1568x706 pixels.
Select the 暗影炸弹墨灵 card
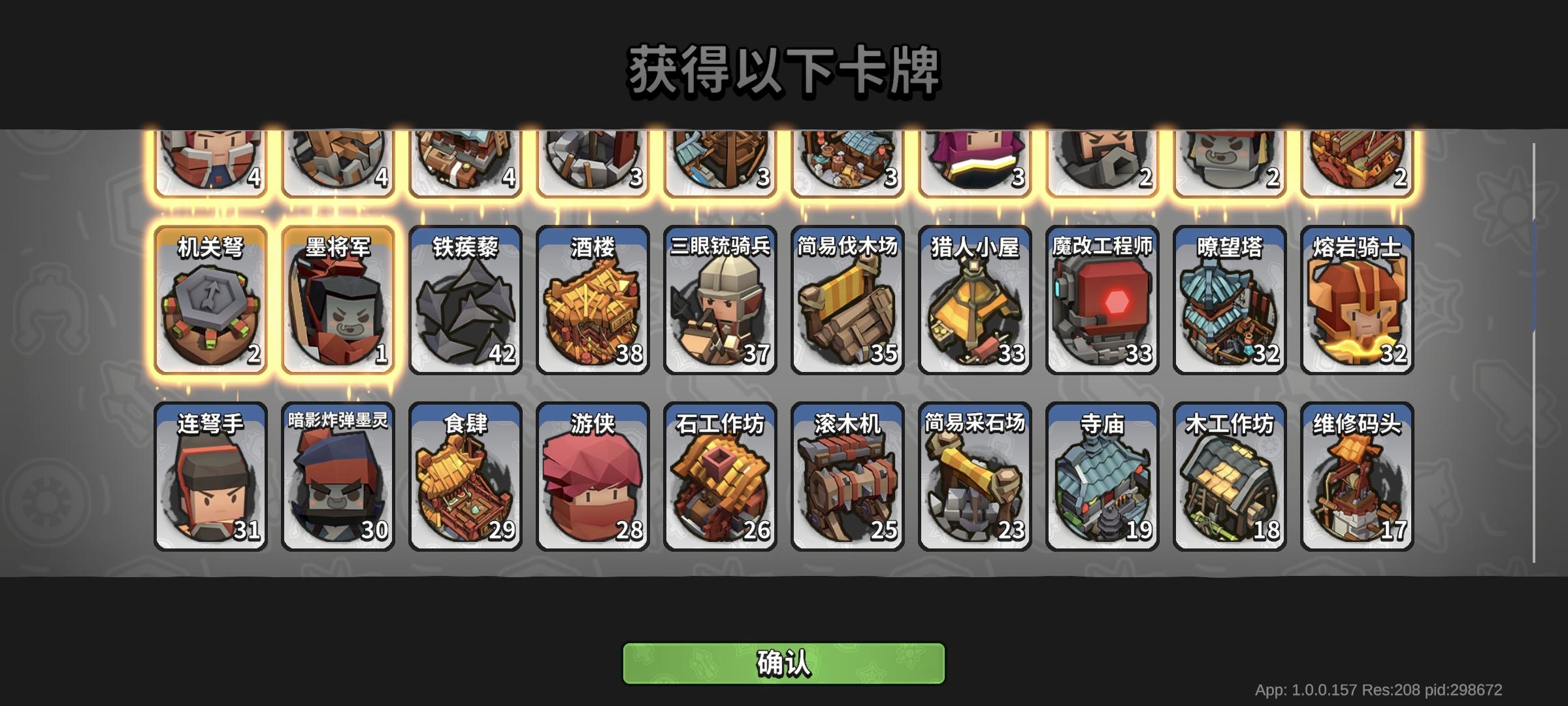tap(336, 474)
